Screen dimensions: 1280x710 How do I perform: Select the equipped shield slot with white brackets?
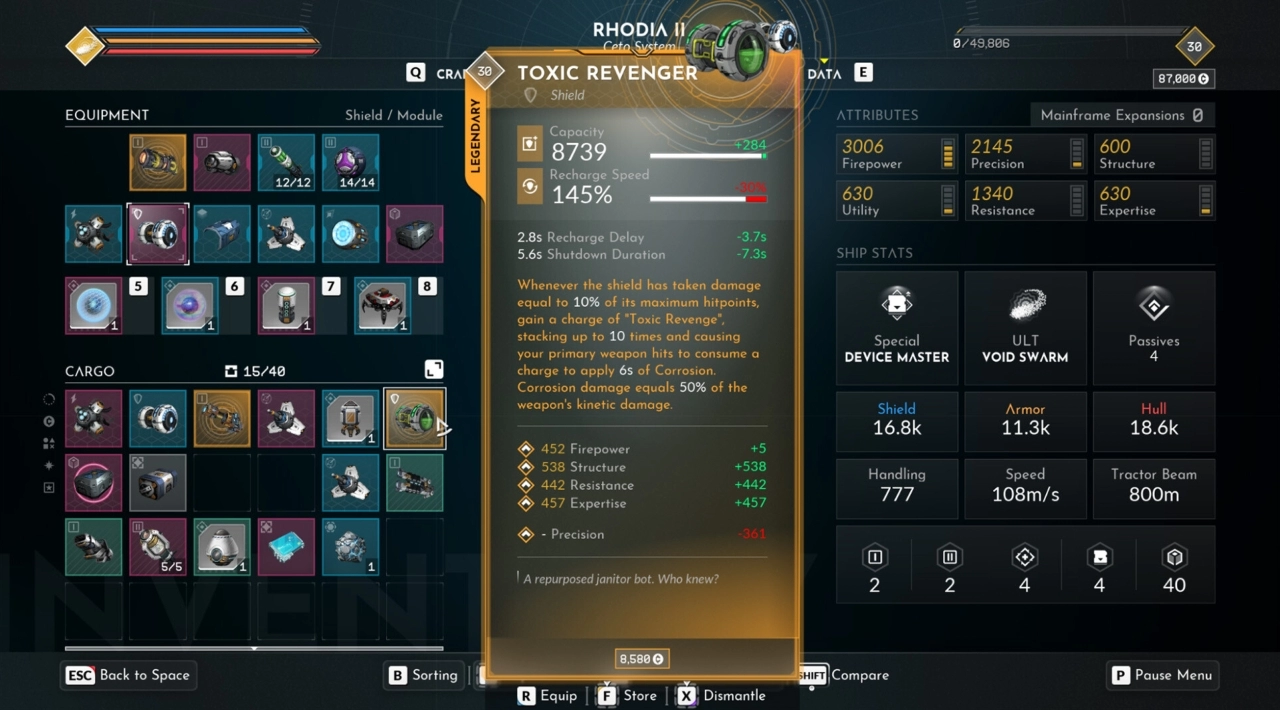(x=157, y=234)
